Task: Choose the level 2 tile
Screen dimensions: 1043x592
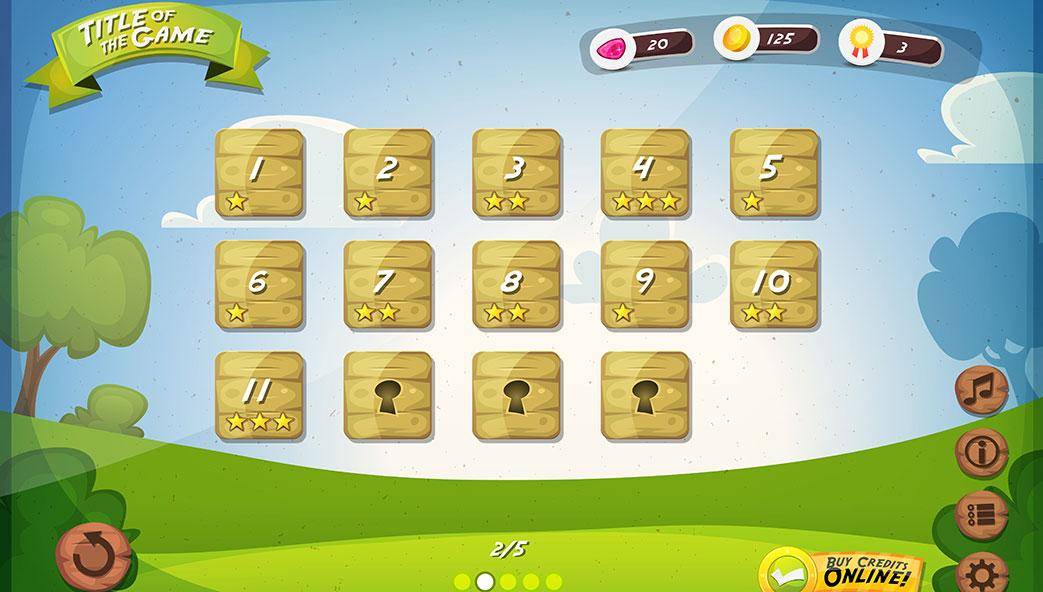Action: coord(388,173)
